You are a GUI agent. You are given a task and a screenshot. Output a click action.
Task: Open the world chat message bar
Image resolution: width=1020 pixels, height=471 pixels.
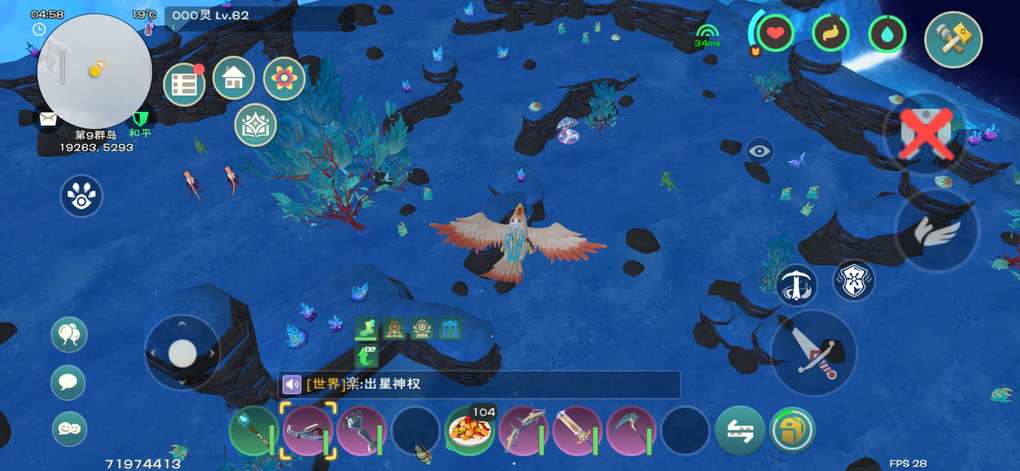pyautogui.click(x=479, y=384)
